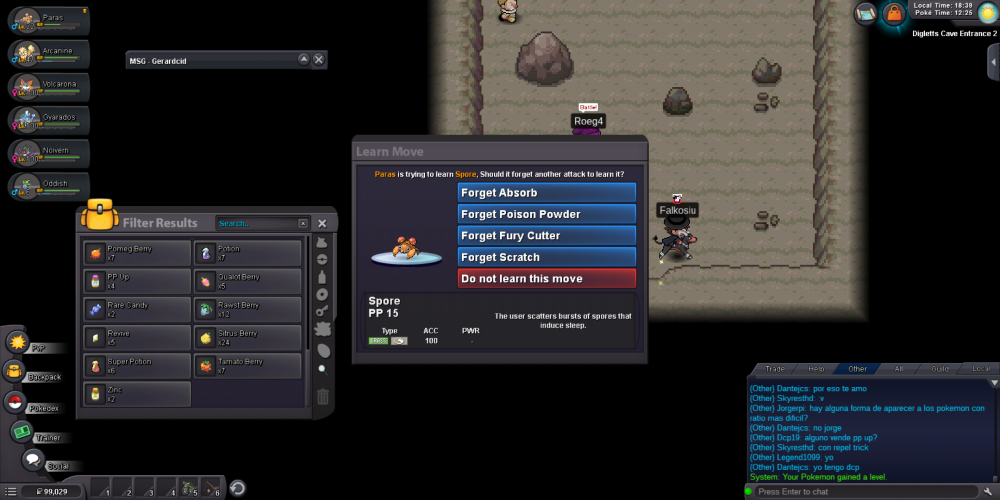Image resolution: width=1000 pixels, height=500 pixels.
Task: Select the Sitrus Berry slot
Action: pyautogui.click(x=248, y=338)
